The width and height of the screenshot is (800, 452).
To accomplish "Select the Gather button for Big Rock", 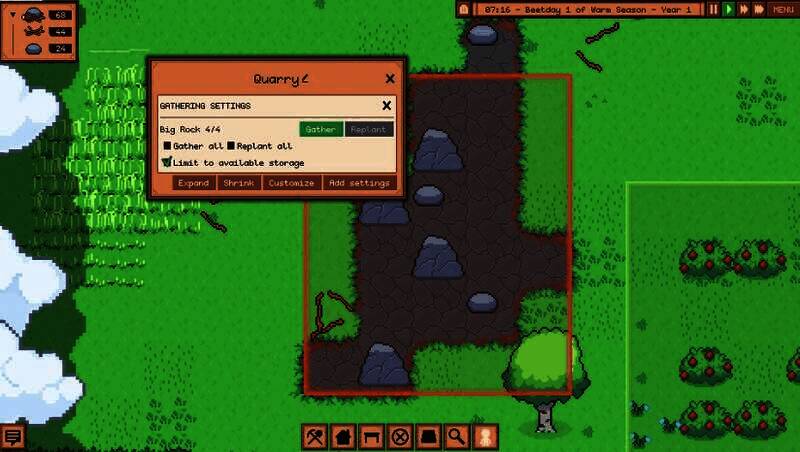I will coord(321,129).
